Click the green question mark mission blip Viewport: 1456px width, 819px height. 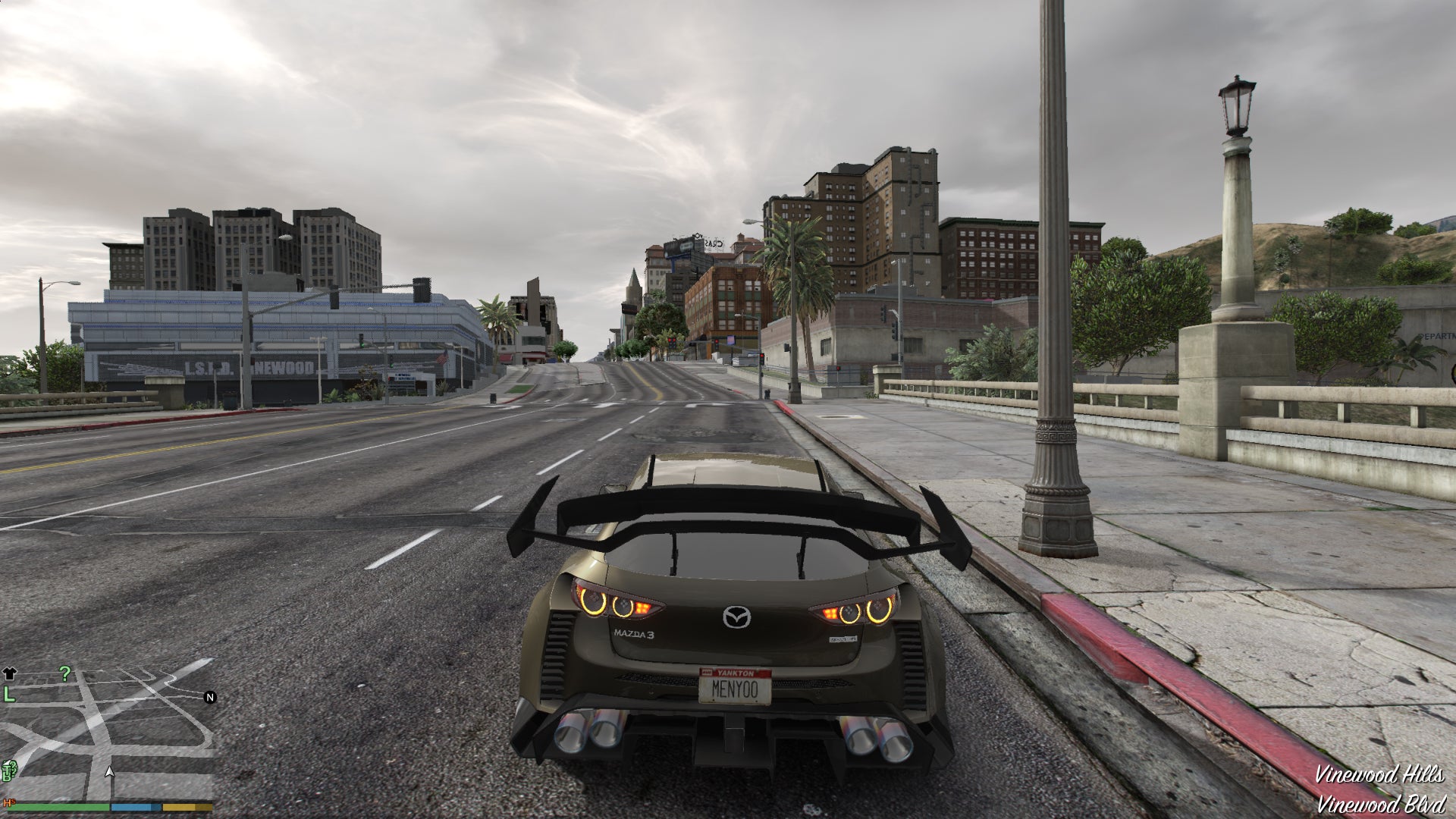[65, 673]
